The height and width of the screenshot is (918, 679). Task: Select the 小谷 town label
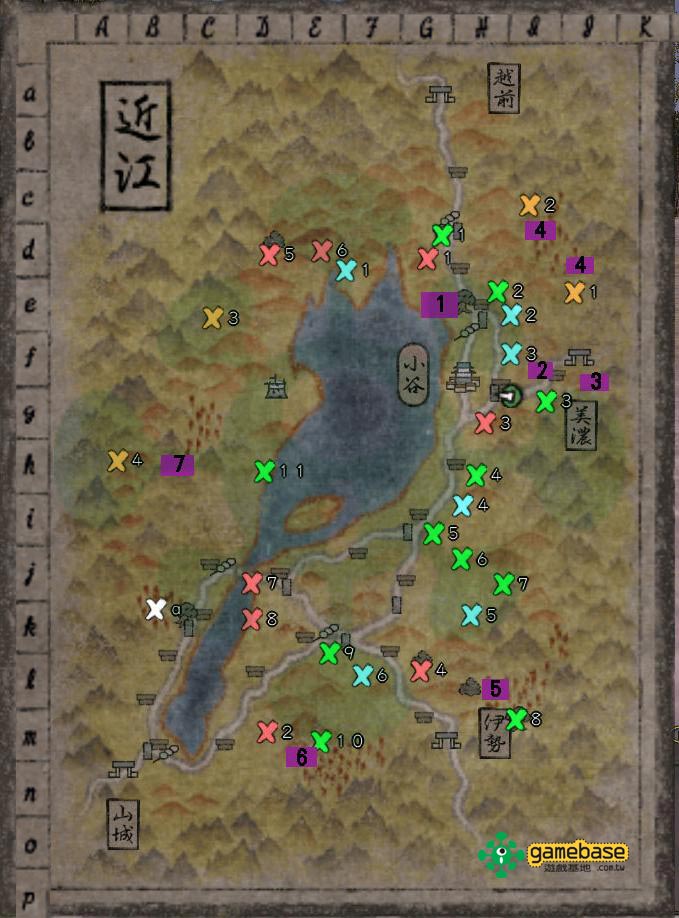[414, 375]
